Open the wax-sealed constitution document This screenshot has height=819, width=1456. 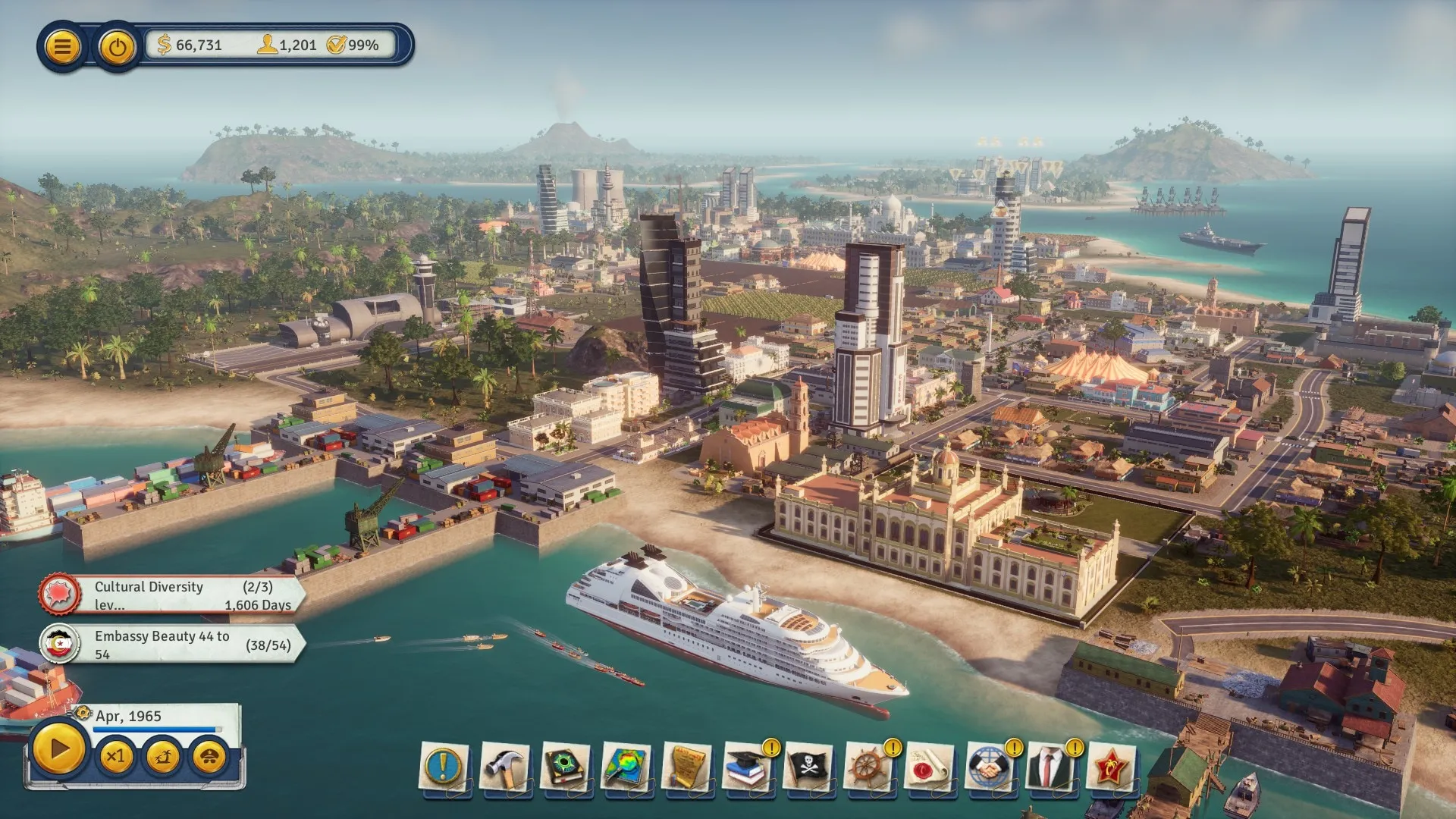[x=930, y=767]
